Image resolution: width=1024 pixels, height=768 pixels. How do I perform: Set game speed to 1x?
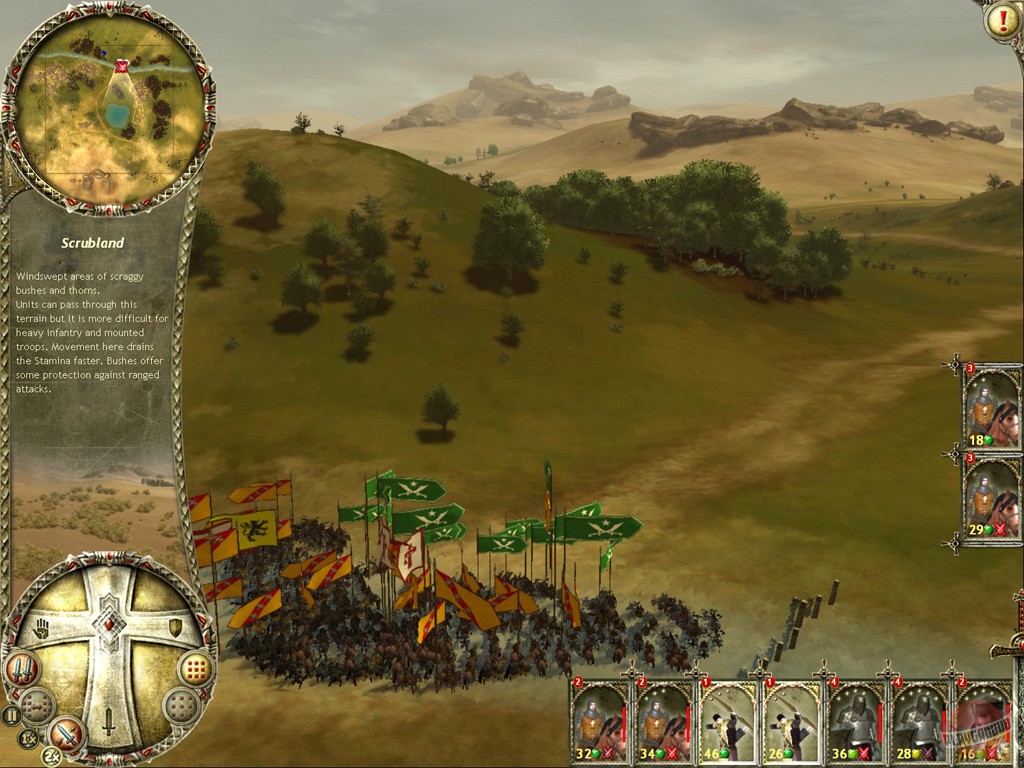click(x=29, y=739)
